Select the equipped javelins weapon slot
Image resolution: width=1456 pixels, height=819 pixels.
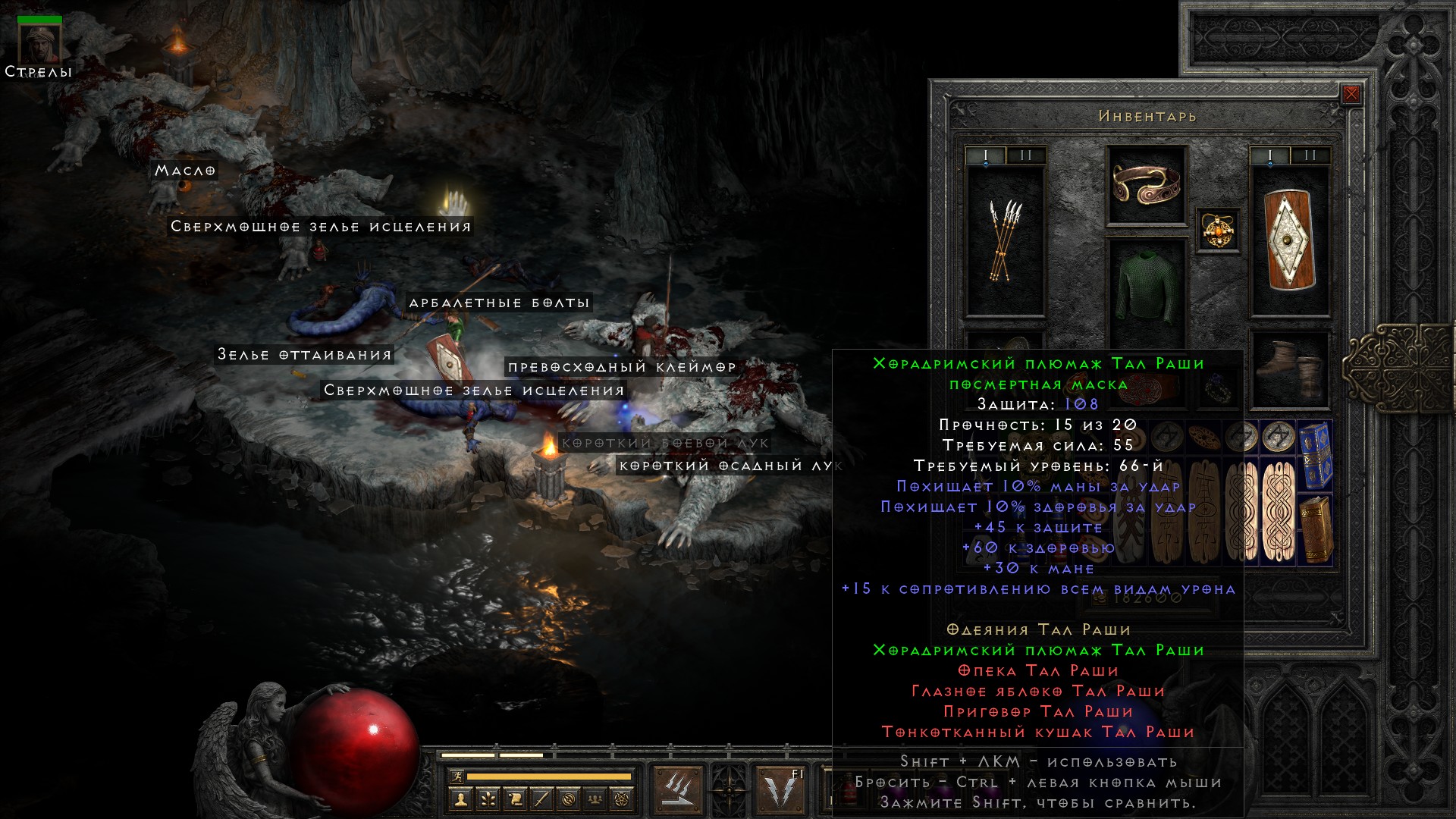coord(1006,240)
